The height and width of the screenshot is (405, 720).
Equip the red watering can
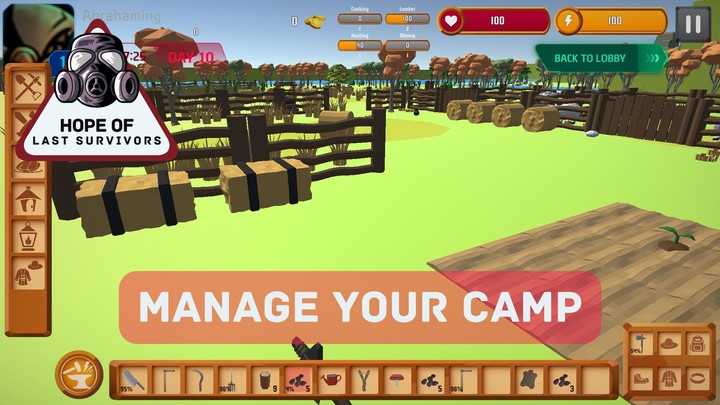[330, 380]
